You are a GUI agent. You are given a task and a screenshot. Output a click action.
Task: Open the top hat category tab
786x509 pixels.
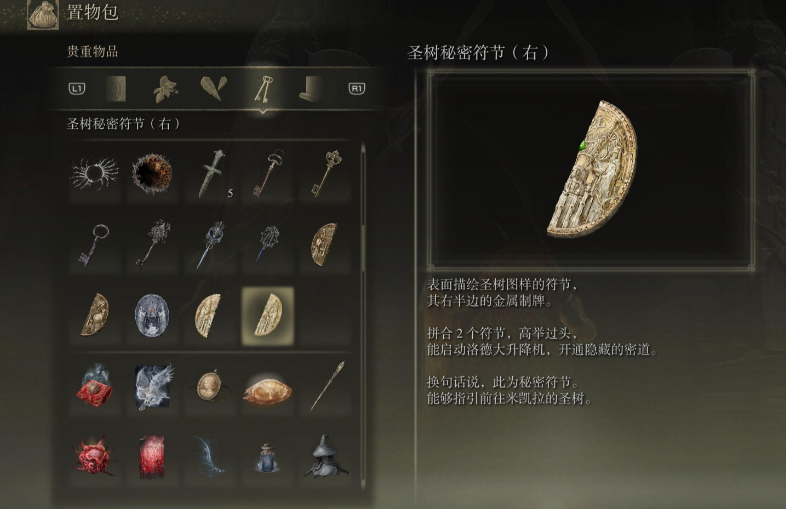tap(311, 89)
